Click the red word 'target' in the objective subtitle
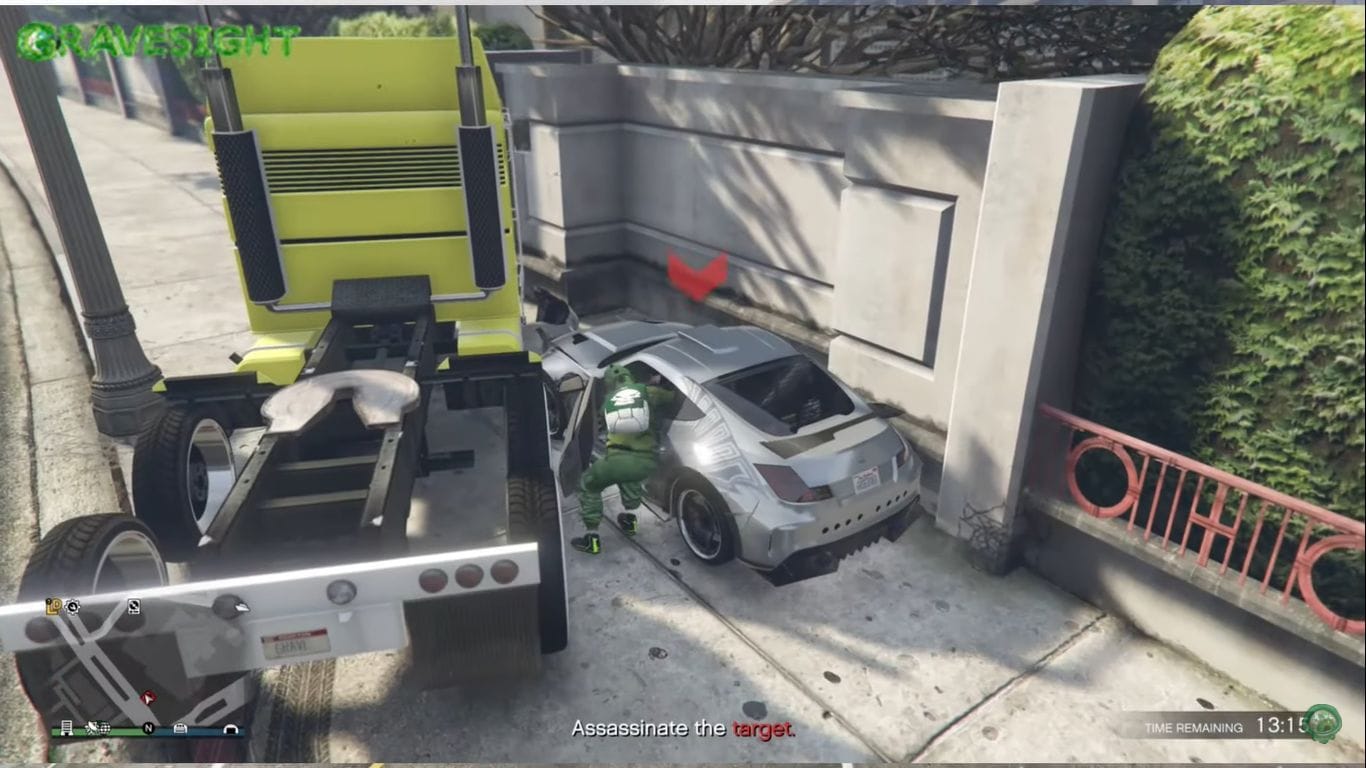The height and width of the screenshot is (768, 1366). [x=764, y=730]
